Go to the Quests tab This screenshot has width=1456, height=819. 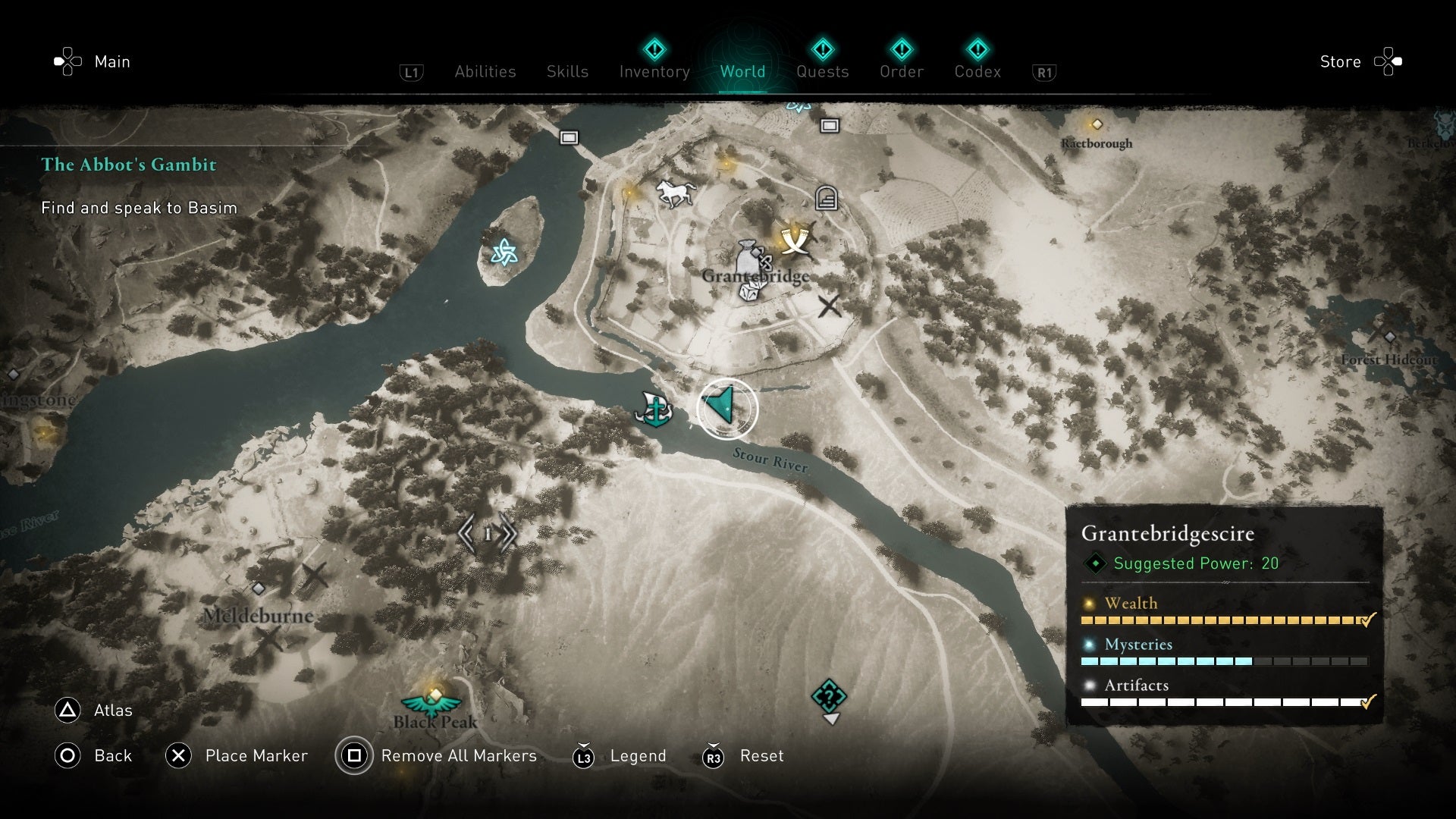(822, 71)
